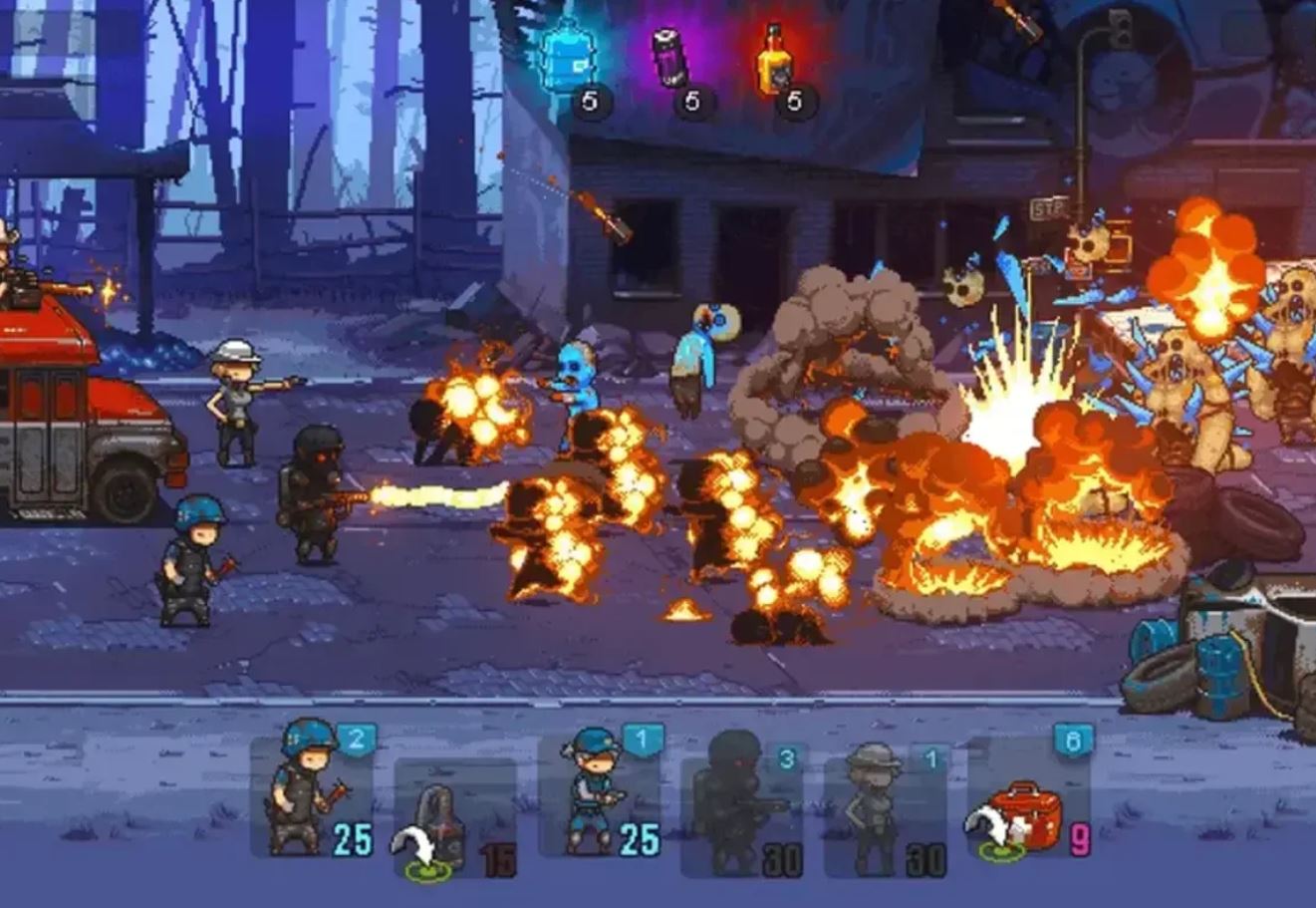
Task: Choose the black gas-mask flamethrower unit card
Action: click(x=742, y=807)
